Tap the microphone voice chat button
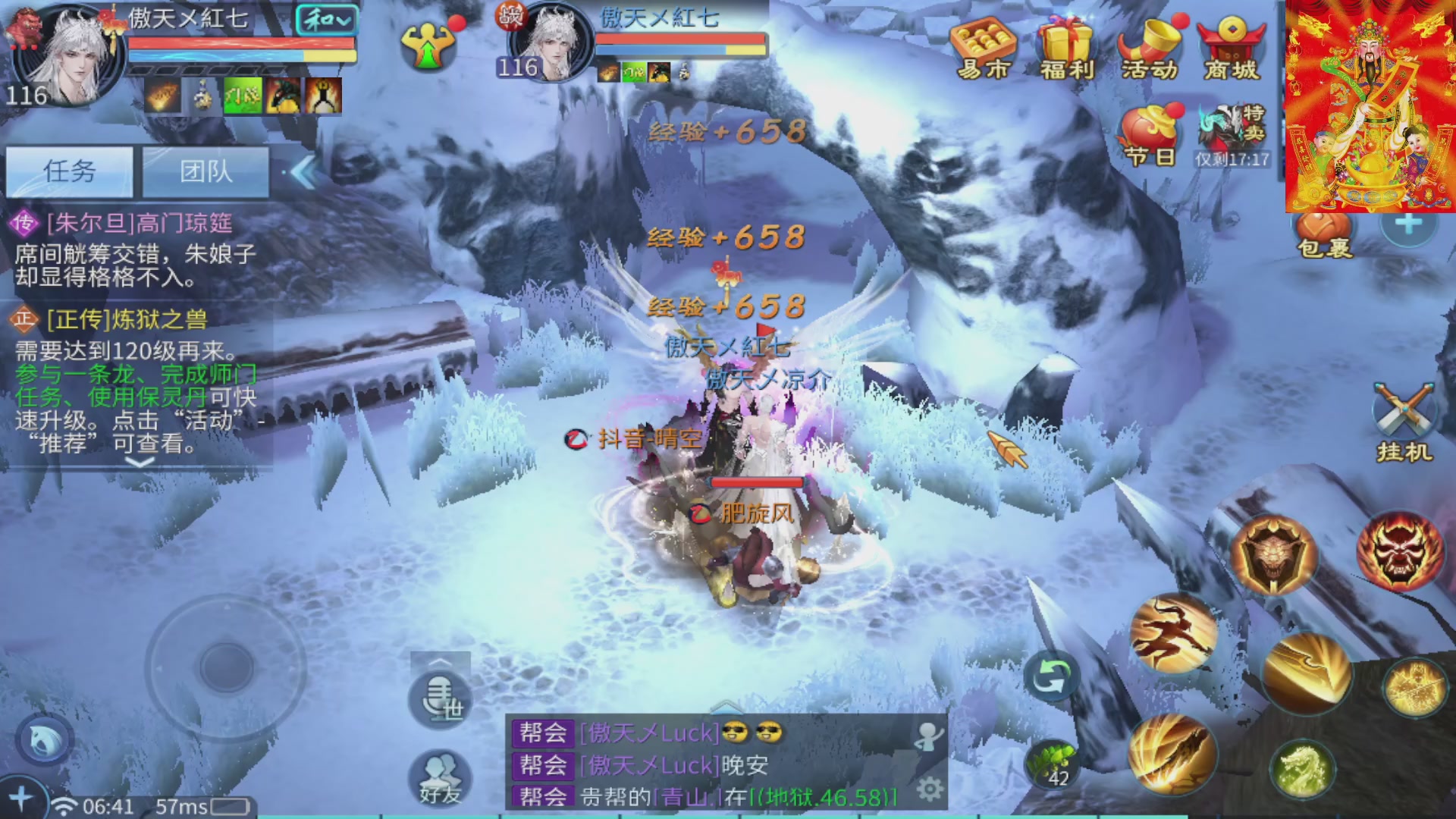1456x819 pixels. 440,698
